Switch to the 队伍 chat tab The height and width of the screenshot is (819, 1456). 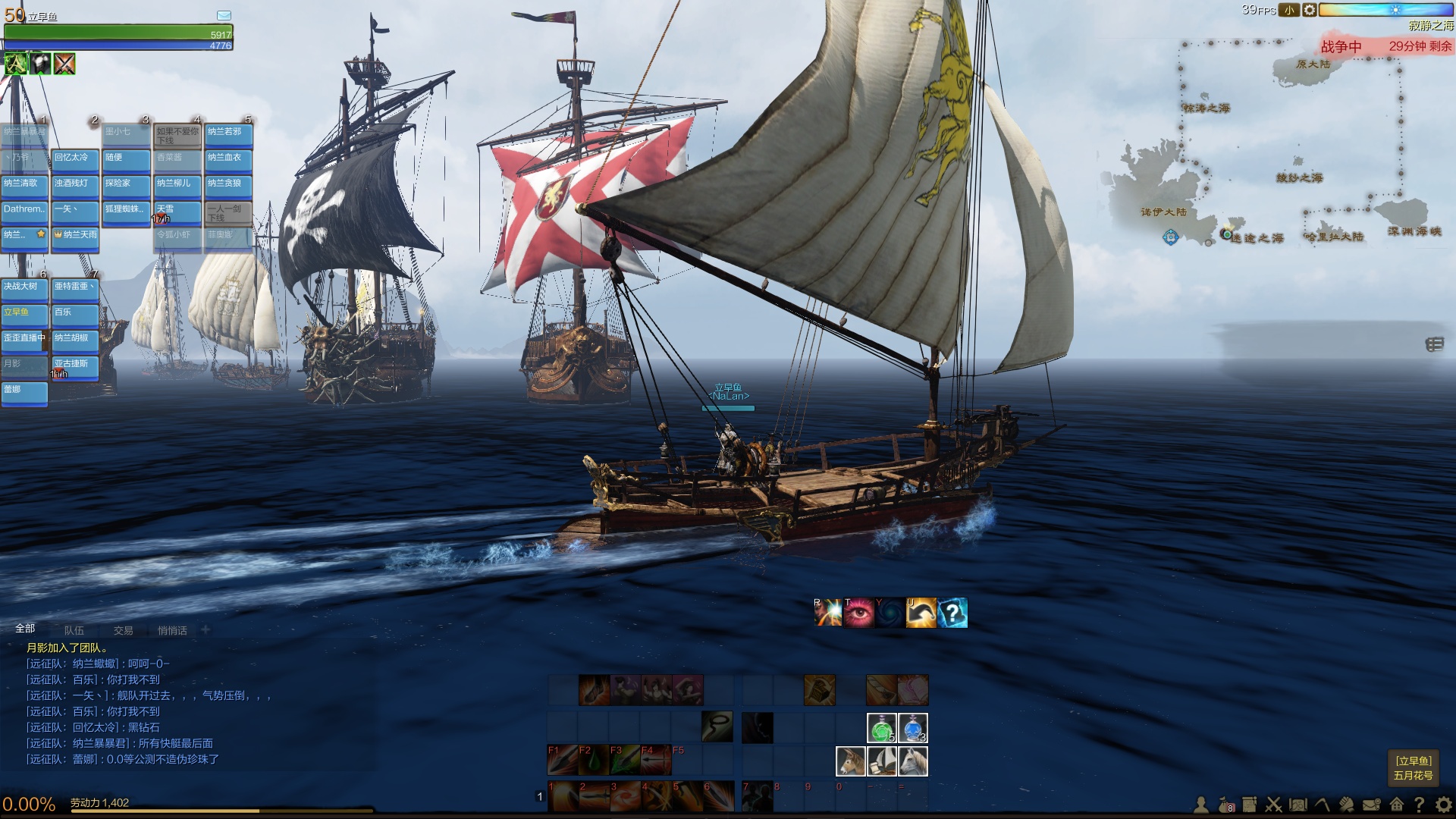click(x=74, y=630)
